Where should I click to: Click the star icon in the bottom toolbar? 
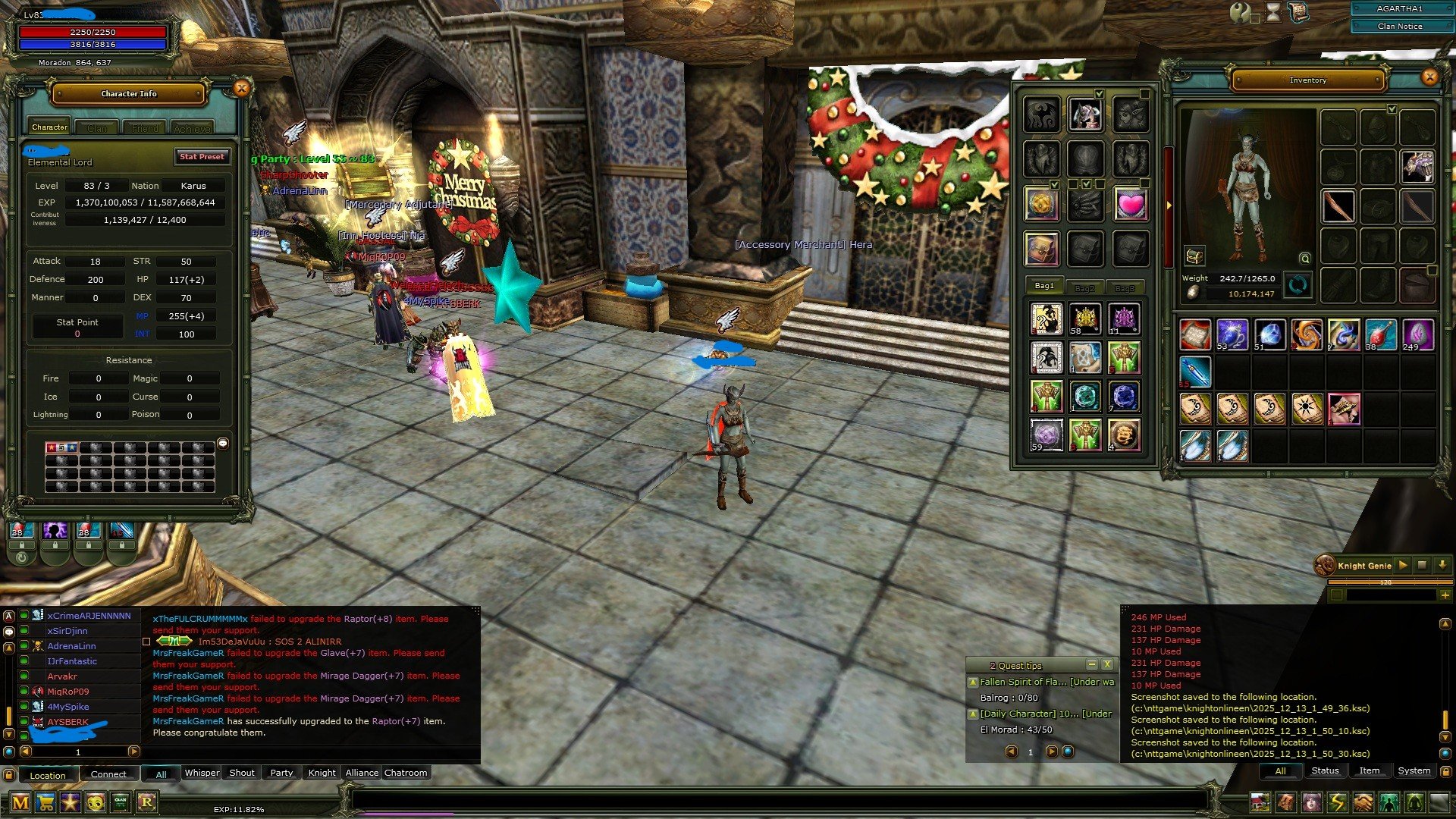click(x=70, y=801)
